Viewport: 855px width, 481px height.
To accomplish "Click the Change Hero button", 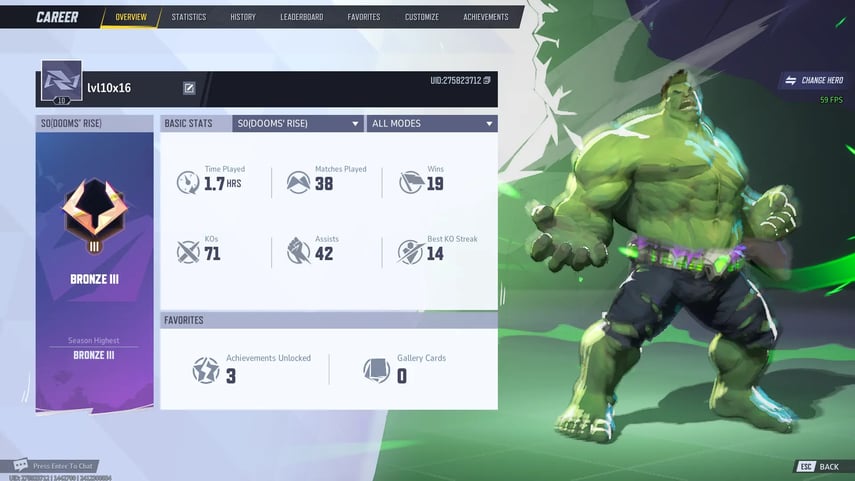I will click(x=814, y=80).
